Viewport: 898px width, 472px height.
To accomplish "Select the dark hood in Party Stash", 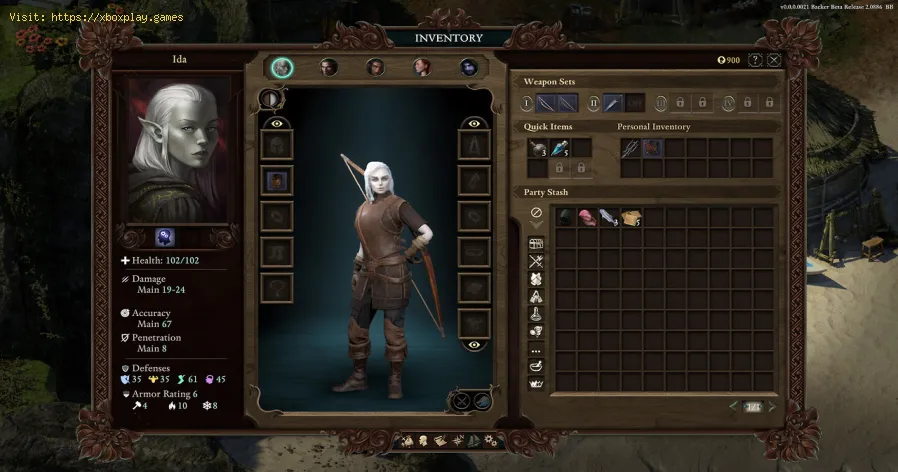I will pyautogui.click(x=565, y=217).
